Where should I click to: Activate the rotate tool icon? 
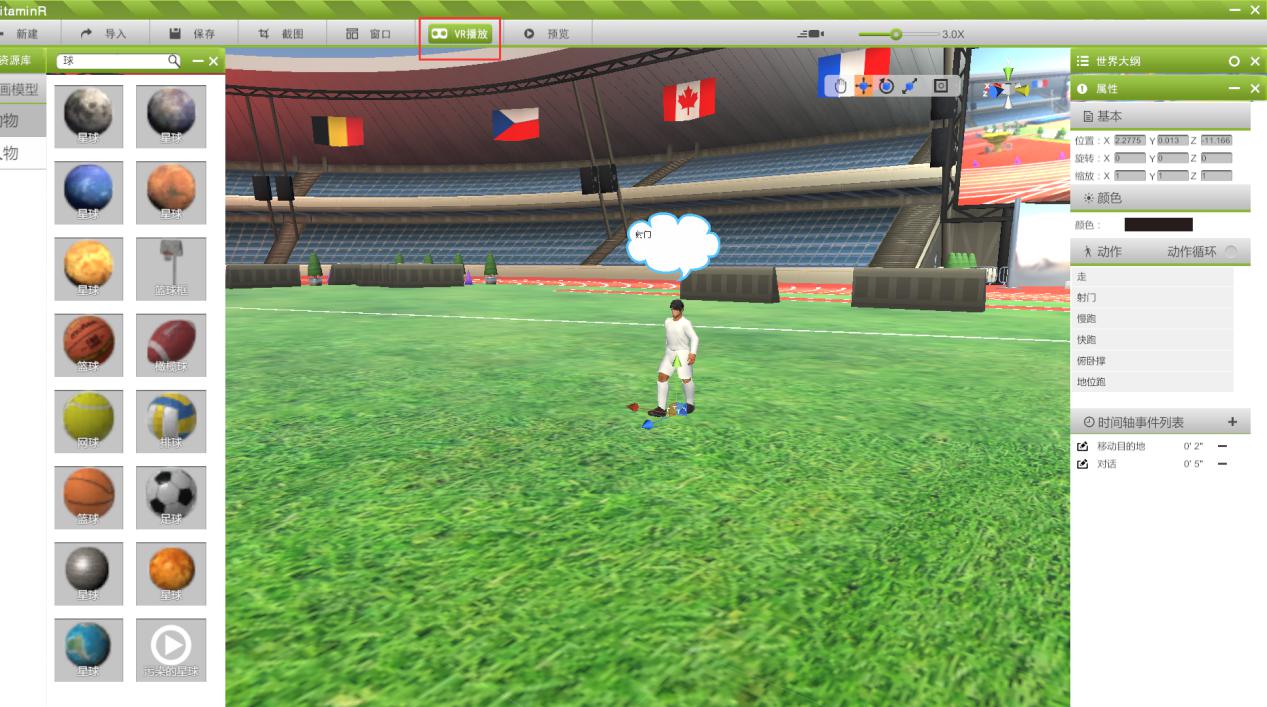pos(886,86)
